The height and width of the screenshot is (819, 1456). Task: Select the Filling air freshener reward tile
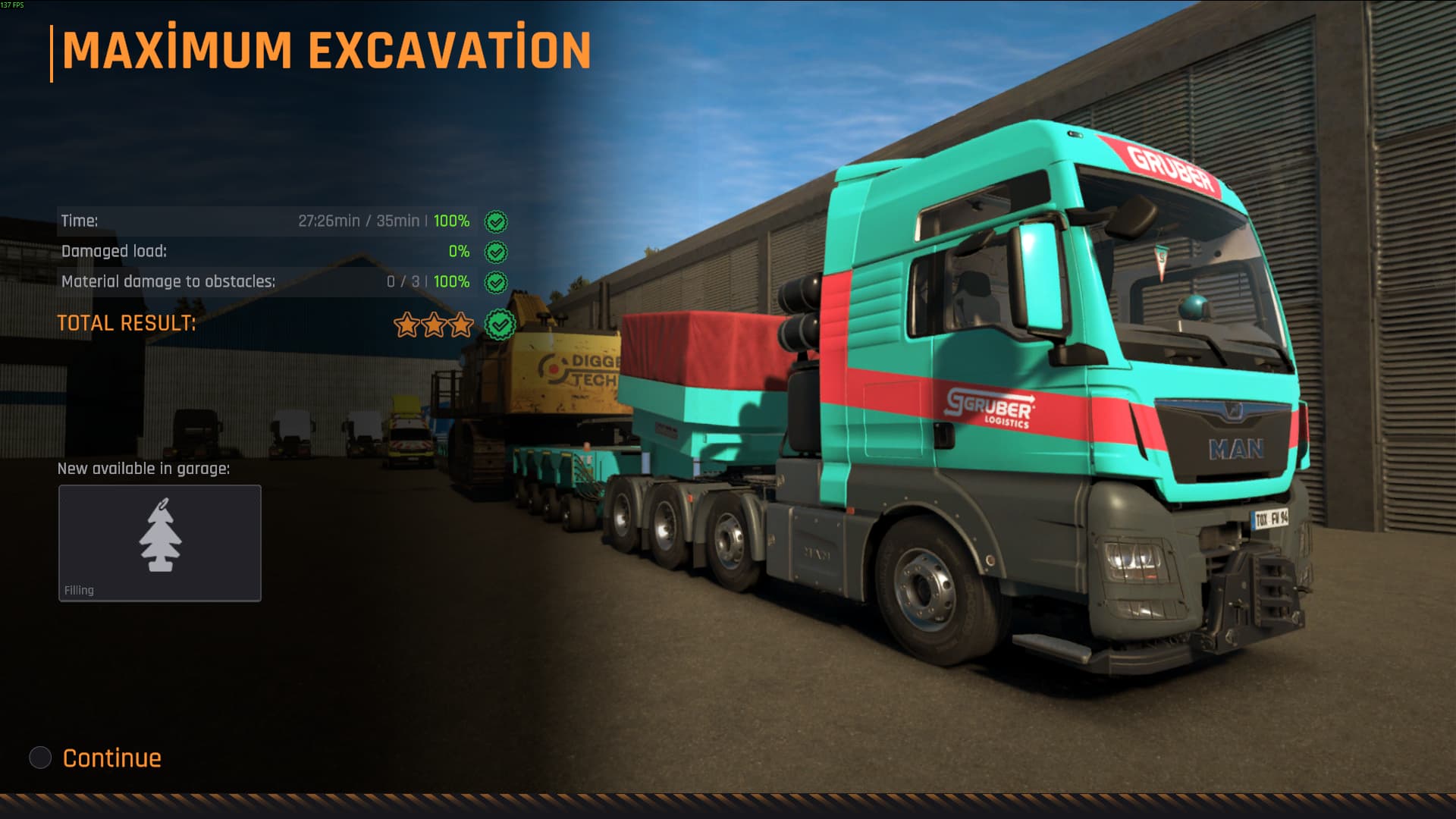click(160, 543)
